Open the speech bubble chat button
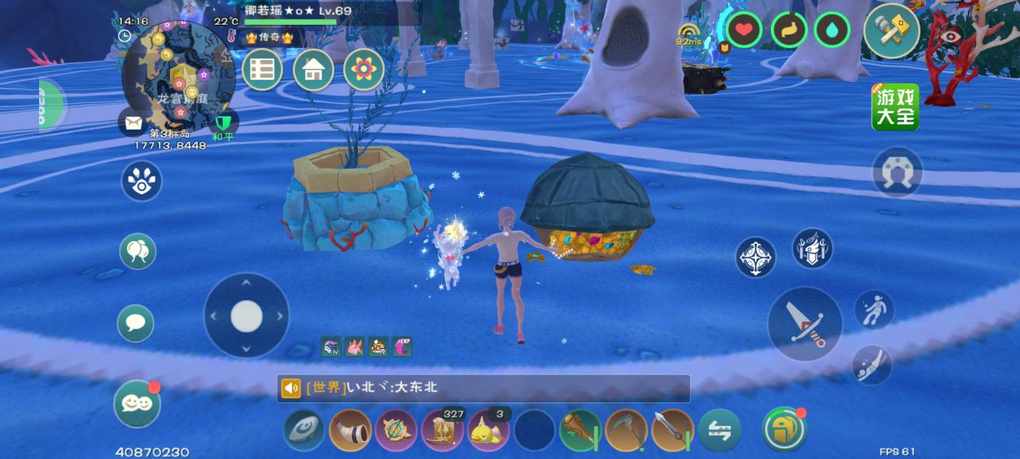 tap(136, 323)
